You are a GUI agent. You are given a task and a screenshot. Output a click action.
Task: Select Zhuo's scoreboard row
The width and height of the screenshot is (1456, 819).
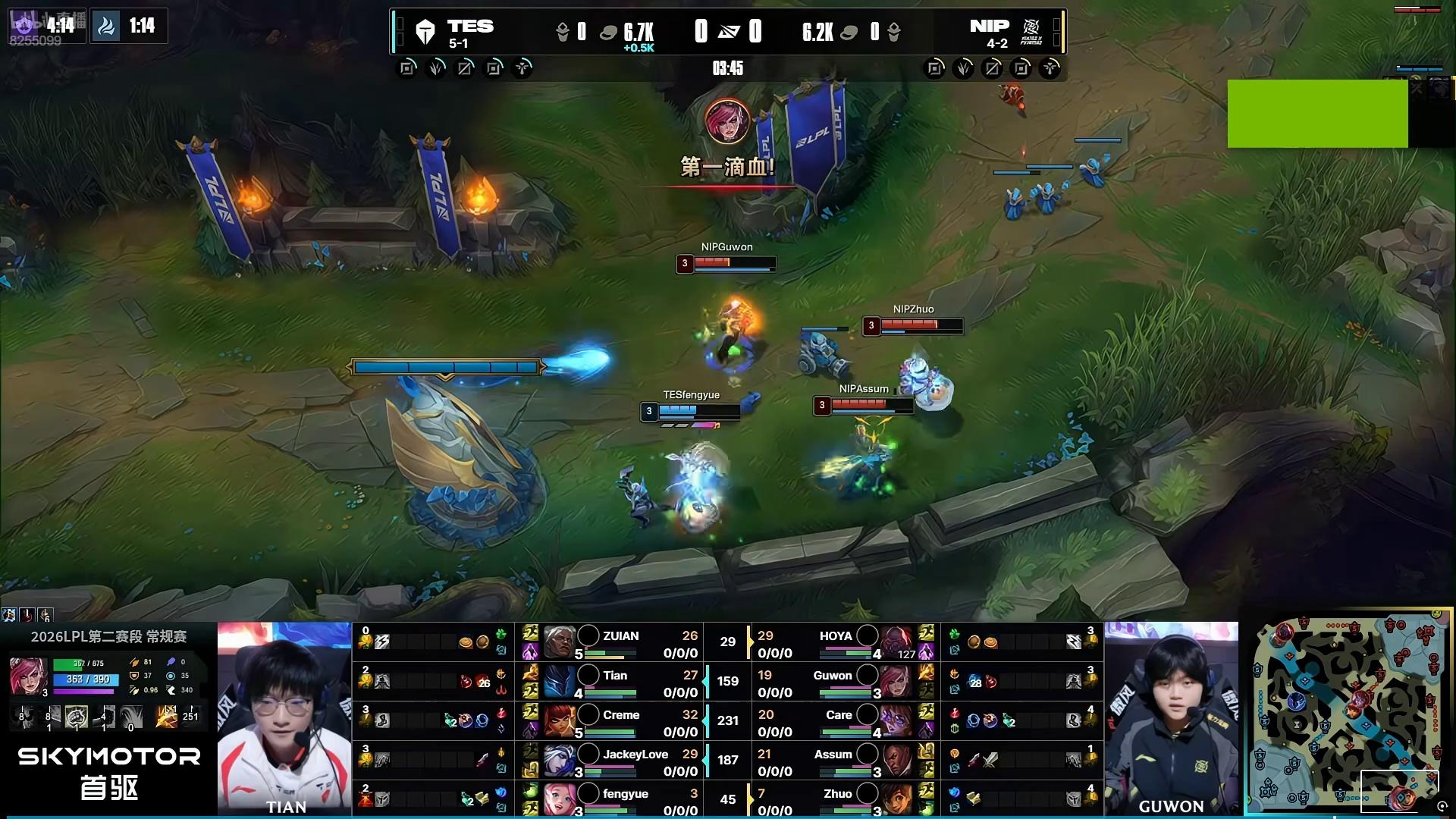pyautogui.click(x=834, y=800)
